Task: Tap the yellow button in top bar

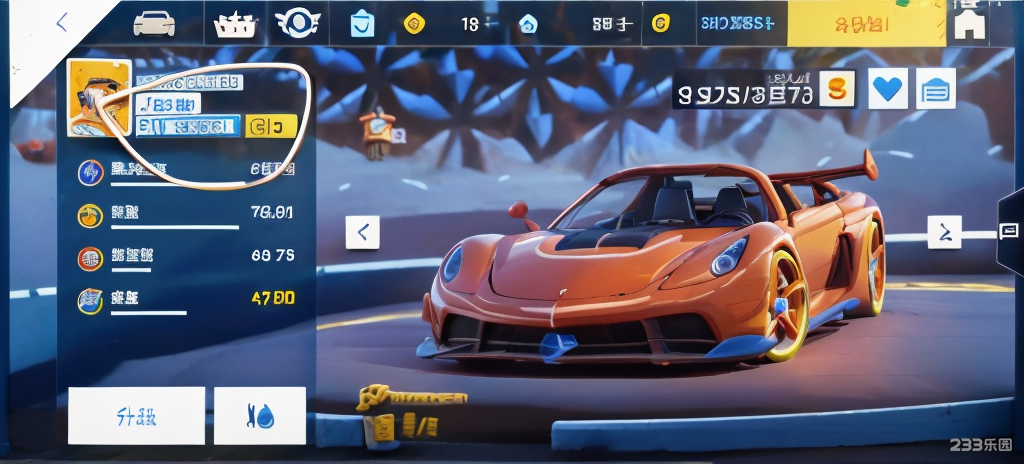Action: pyautogui.click(x=866, y=23)
